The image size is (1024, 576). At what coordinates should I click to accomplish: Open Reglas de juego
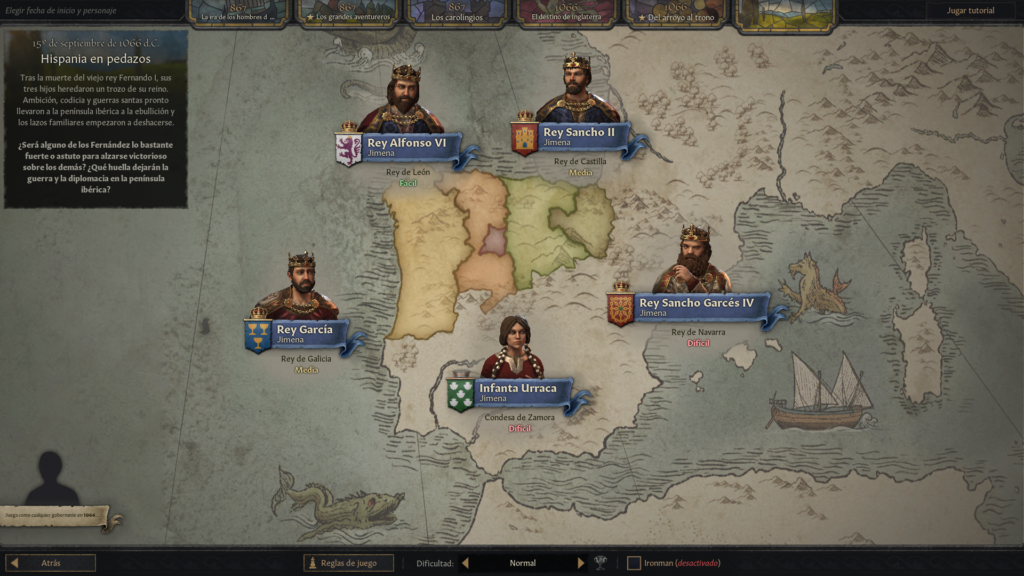(349, 563)
